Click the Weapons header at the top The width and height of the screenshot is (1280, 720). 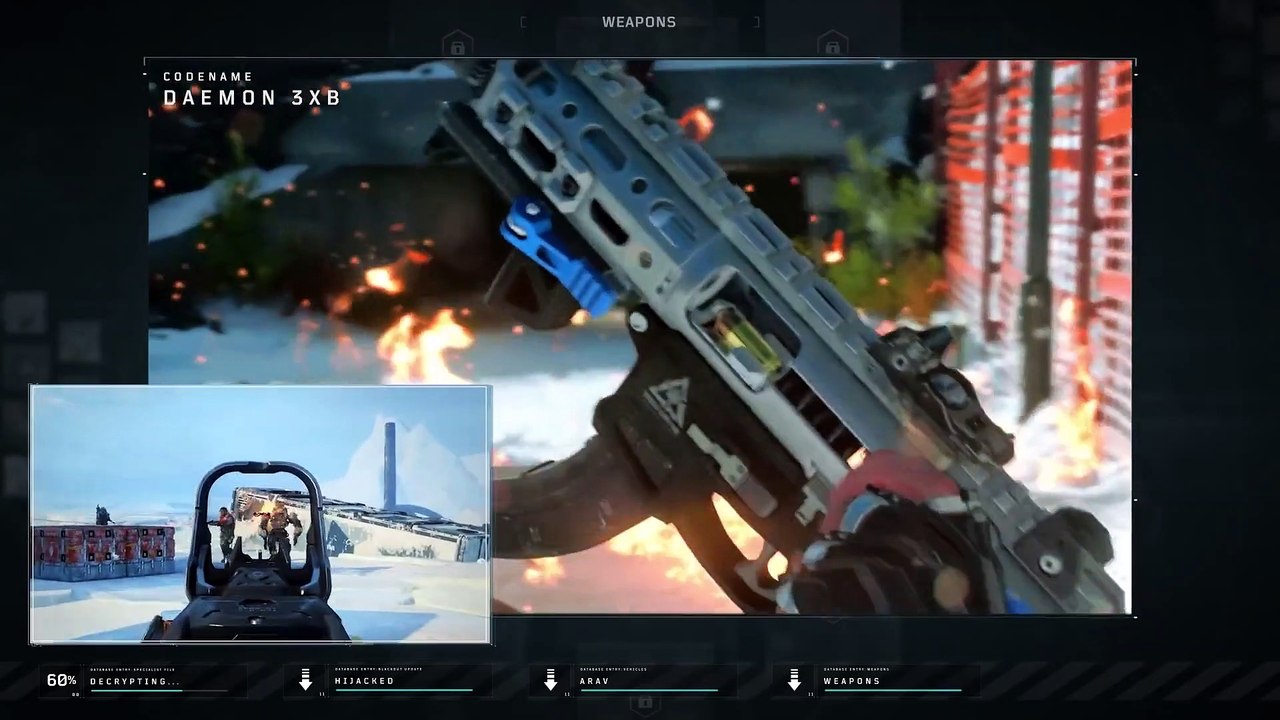(x=639, y=22)
